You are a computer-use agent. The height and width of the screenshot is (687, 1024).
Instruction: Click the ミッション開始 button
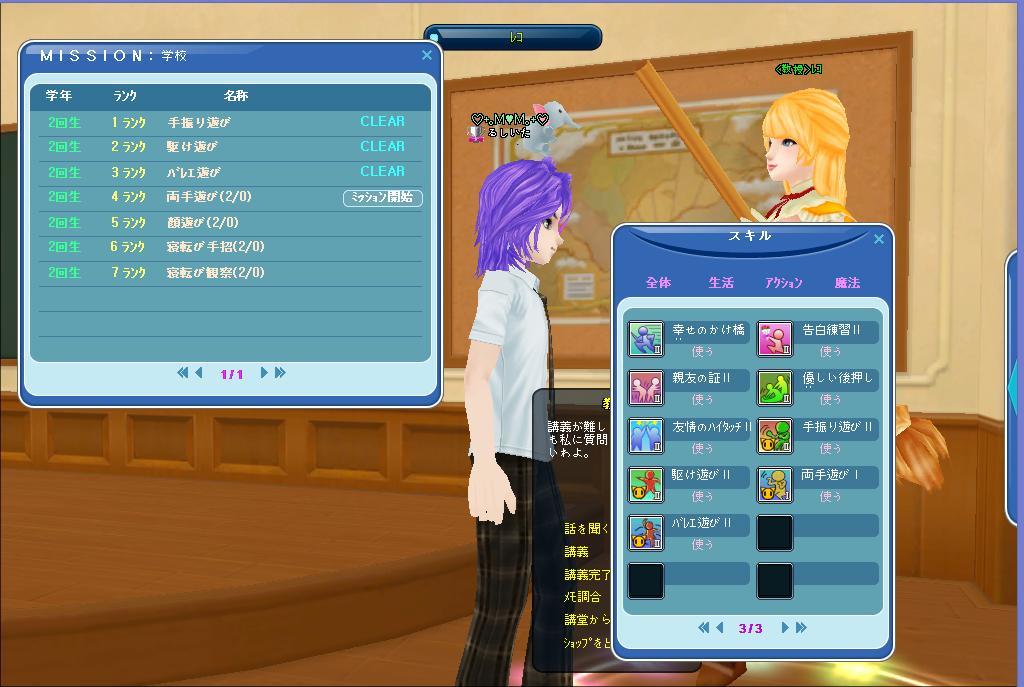[382, 198]
